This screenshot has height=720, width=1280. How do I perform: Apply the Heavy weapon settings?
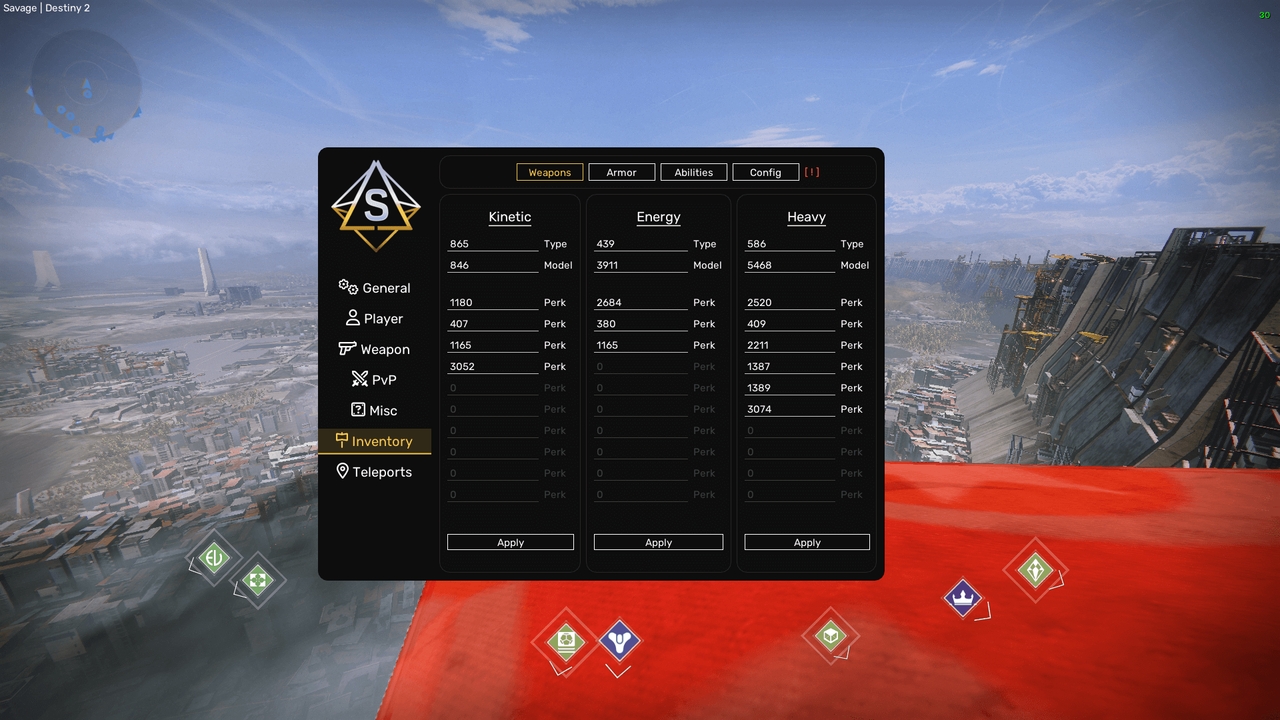point(807,542)
